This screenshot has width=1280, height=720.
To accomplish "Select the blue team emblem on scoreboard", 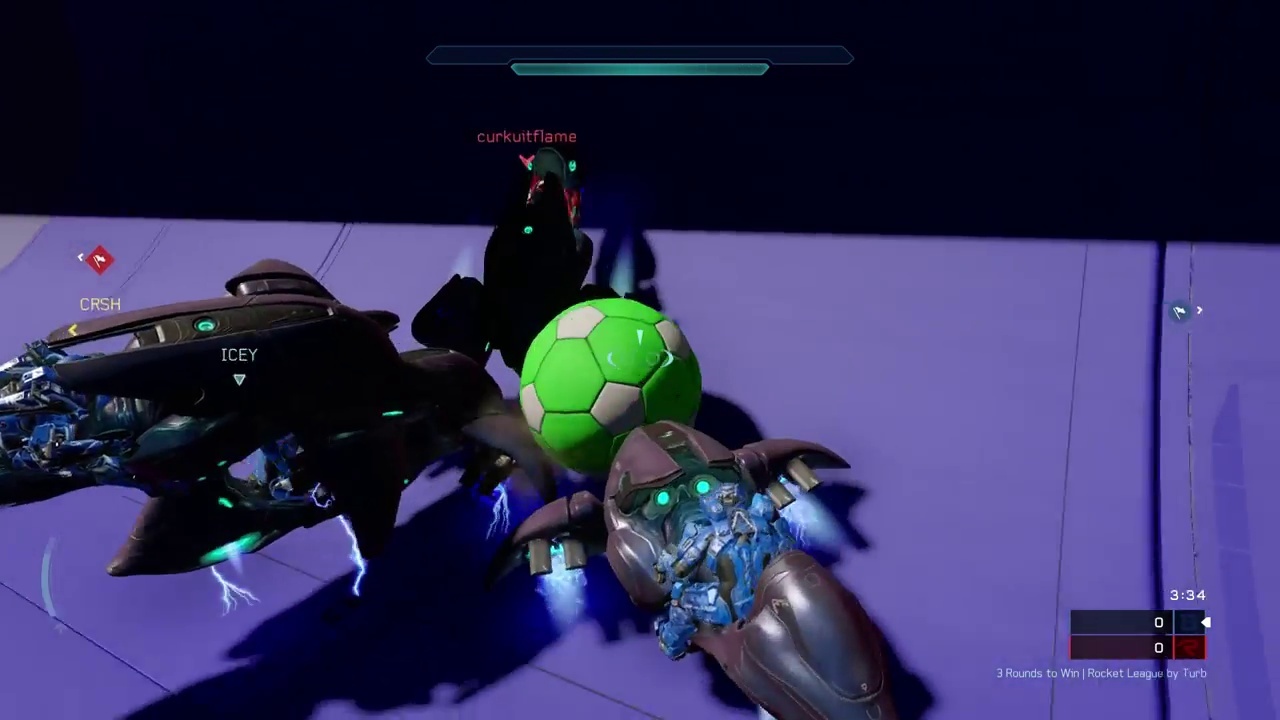I will pyautogui.click(x=1189, y=622).
